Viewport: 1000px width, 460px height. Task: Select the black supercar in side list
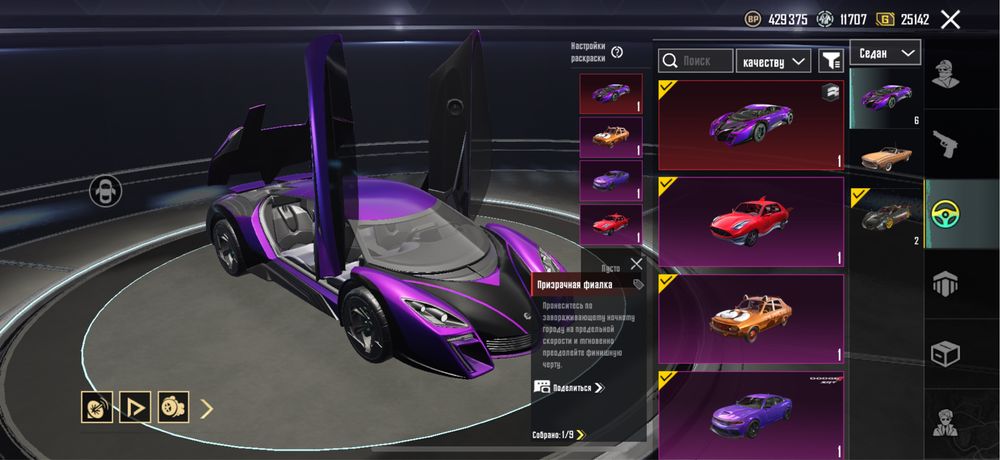pos(886,216)
